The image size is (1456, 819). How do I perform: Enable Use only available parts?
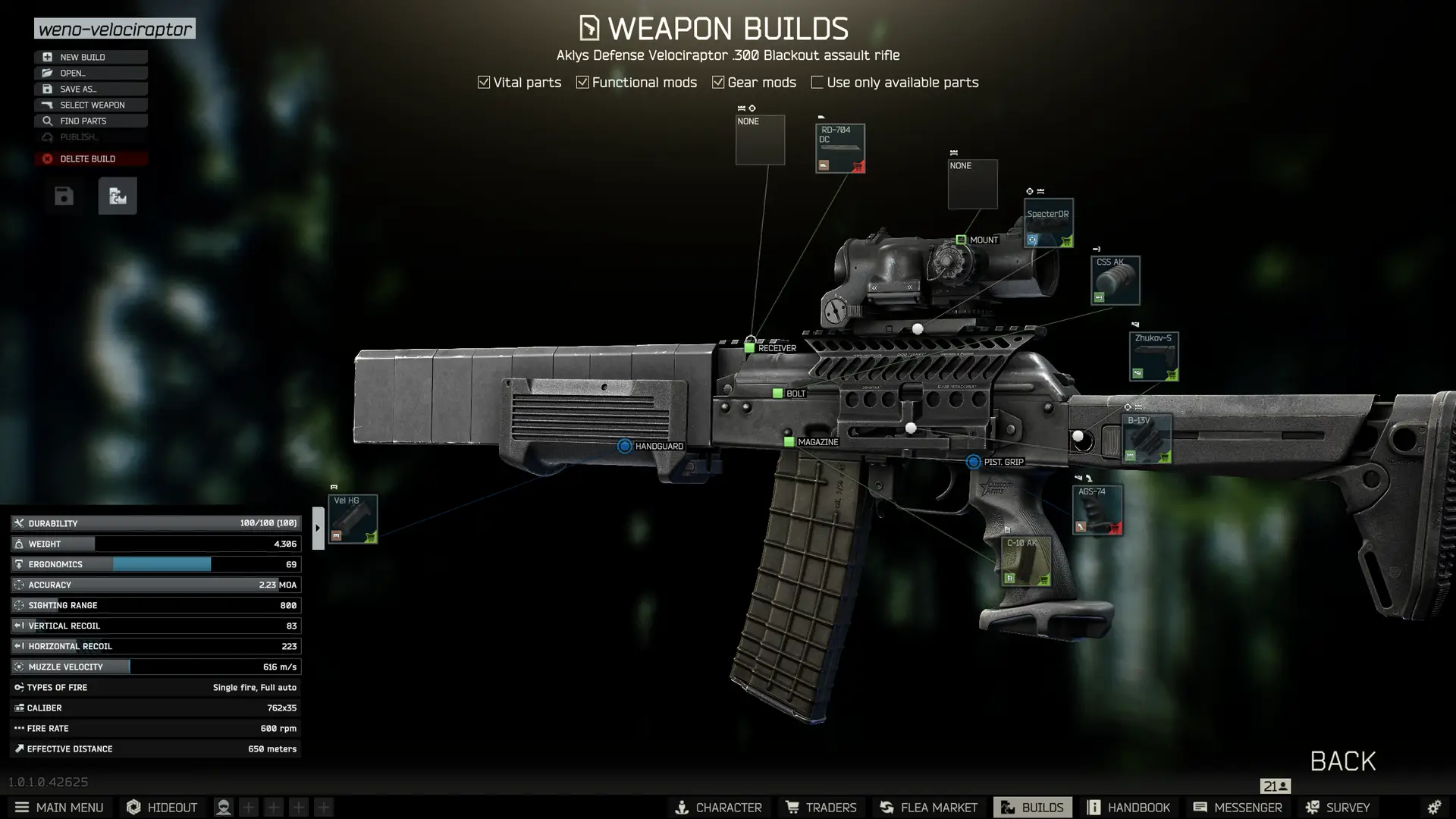point(817,82)
